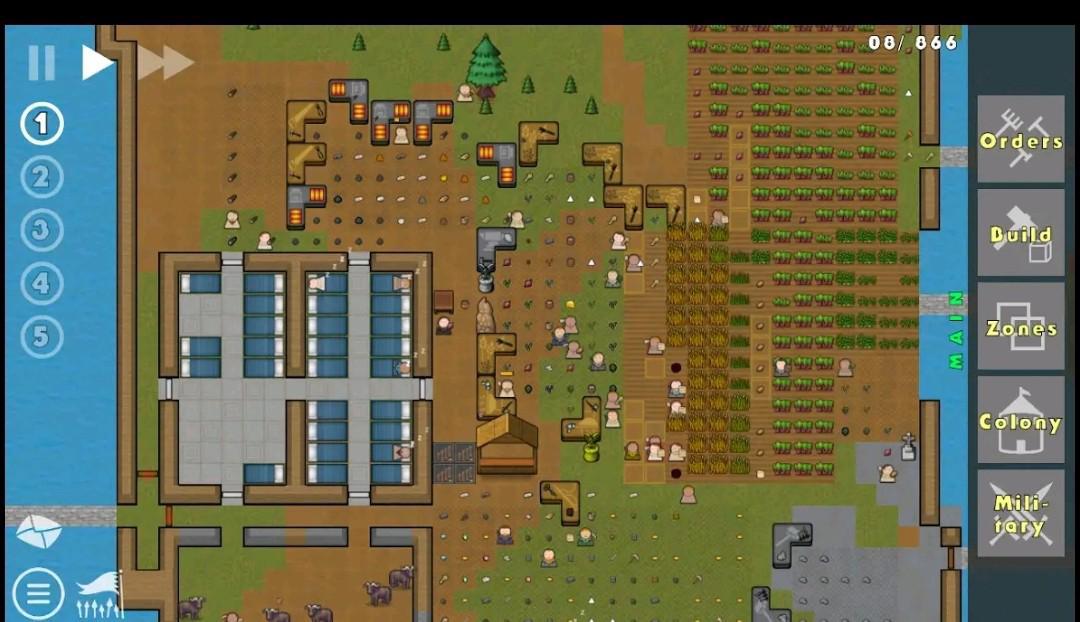Activate fast-forward speed

click(x=165, y=63)
